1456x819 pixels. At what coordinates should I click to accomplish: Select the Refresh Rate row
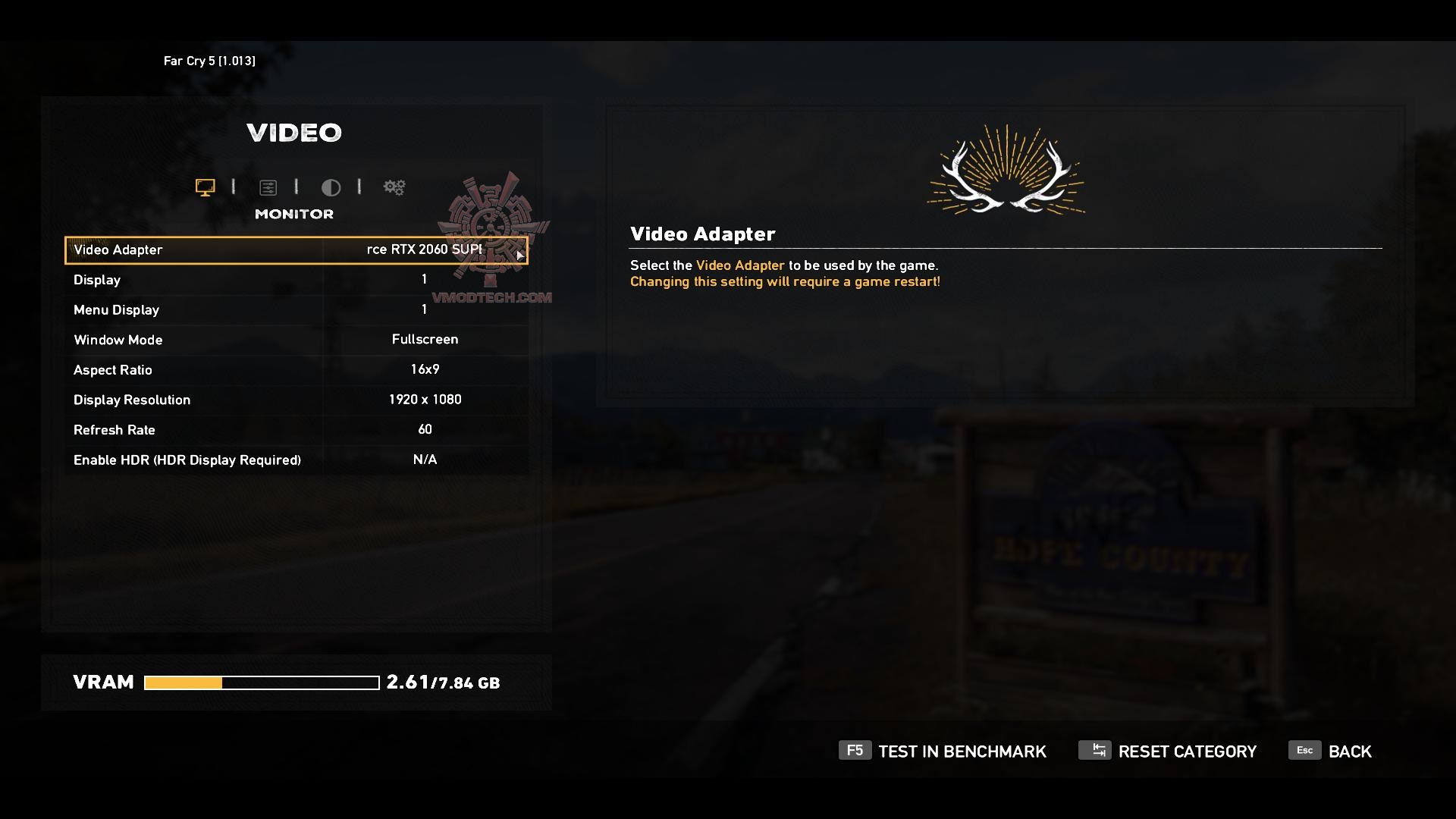[296, 430]
